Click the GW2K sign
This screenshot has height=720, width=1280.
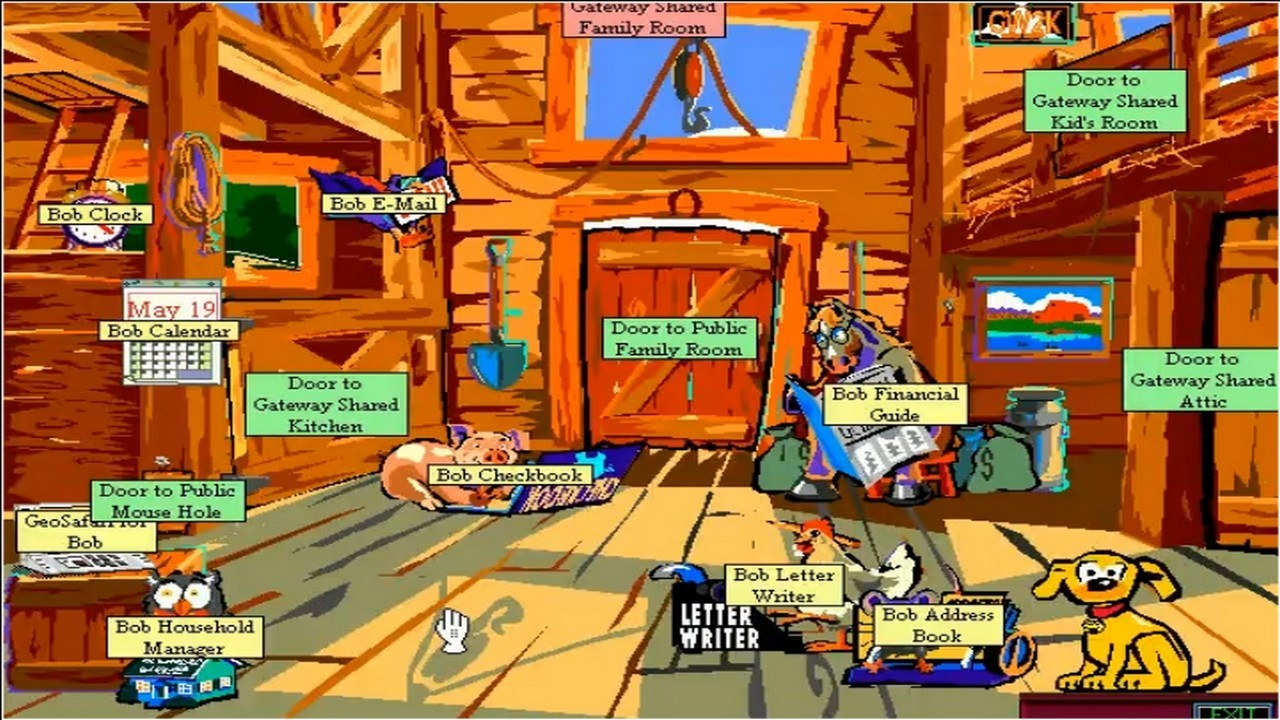pos(1024,23)
